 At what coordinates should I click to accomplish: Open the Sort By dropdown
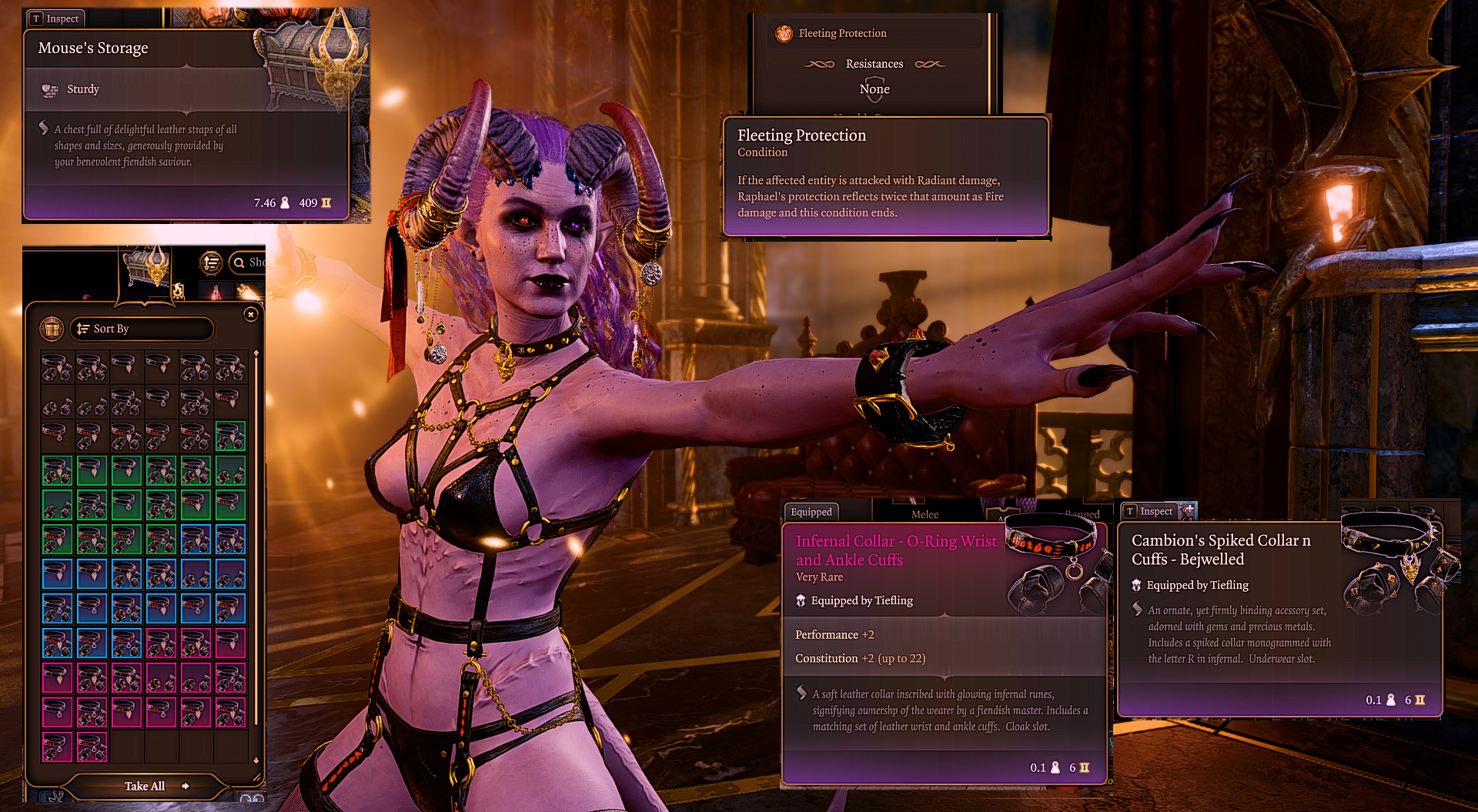pos(142,329)
